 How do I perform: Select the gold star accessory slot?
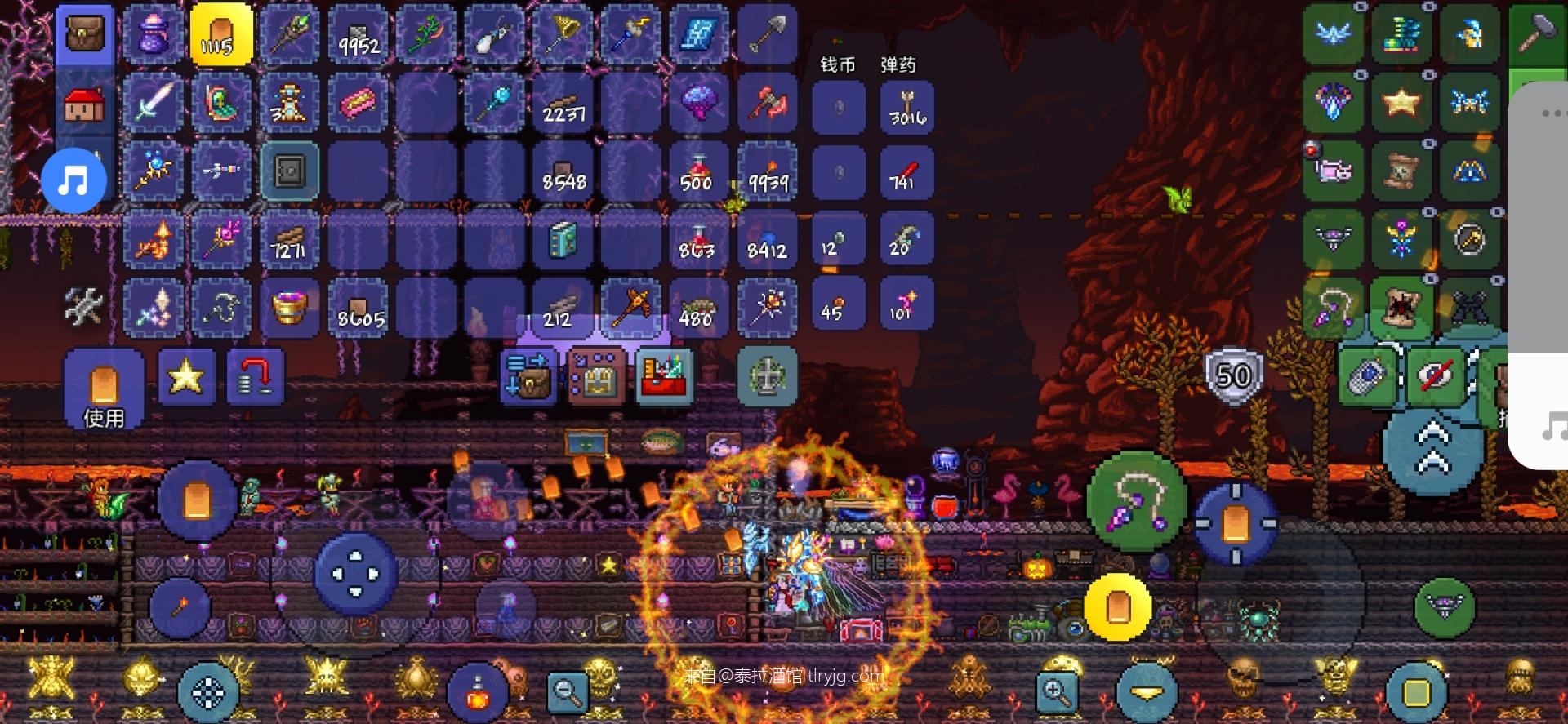pos(1401,103)
